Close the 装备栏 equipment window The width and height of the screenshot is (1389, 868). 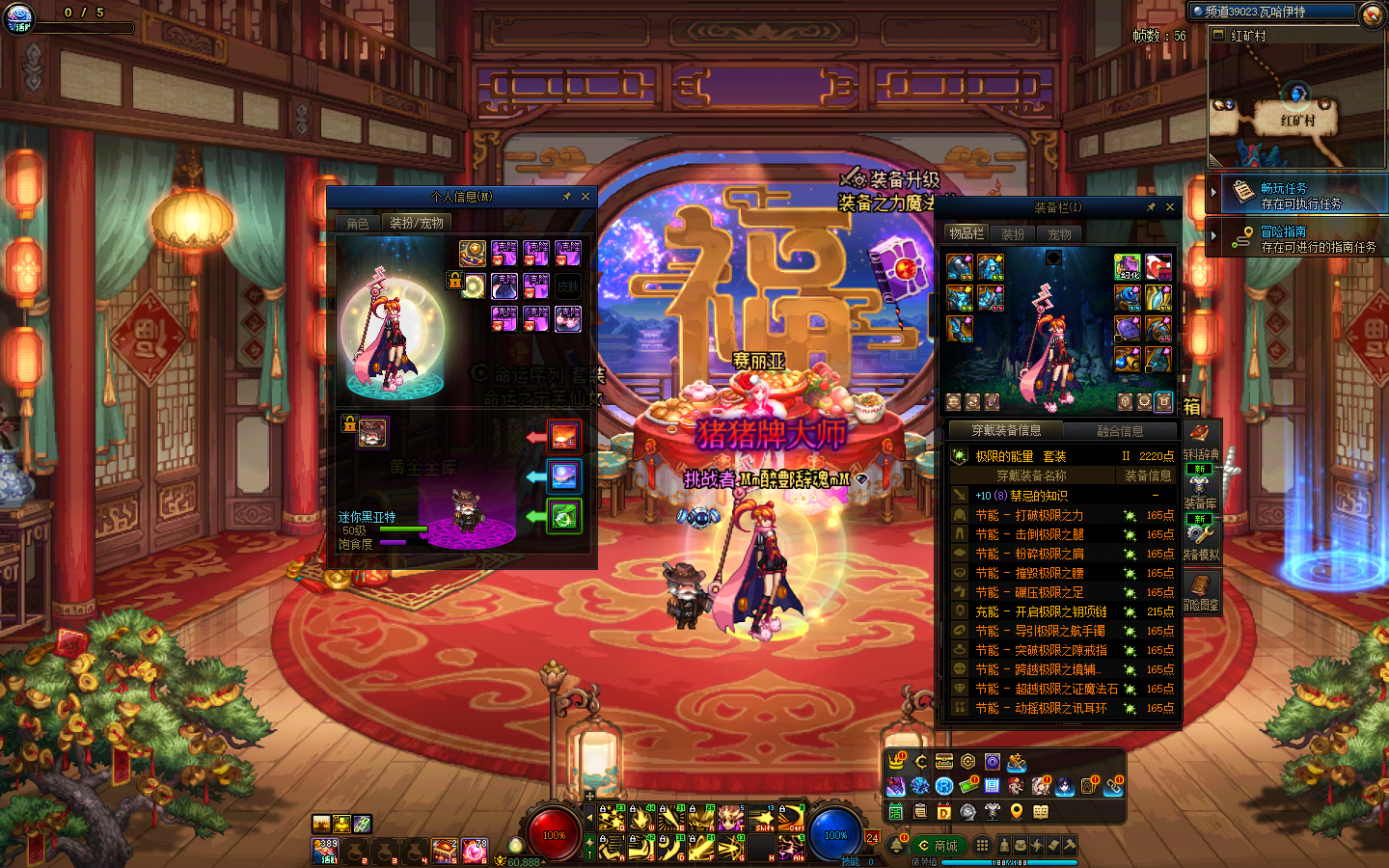click(x=1170, y=207)
